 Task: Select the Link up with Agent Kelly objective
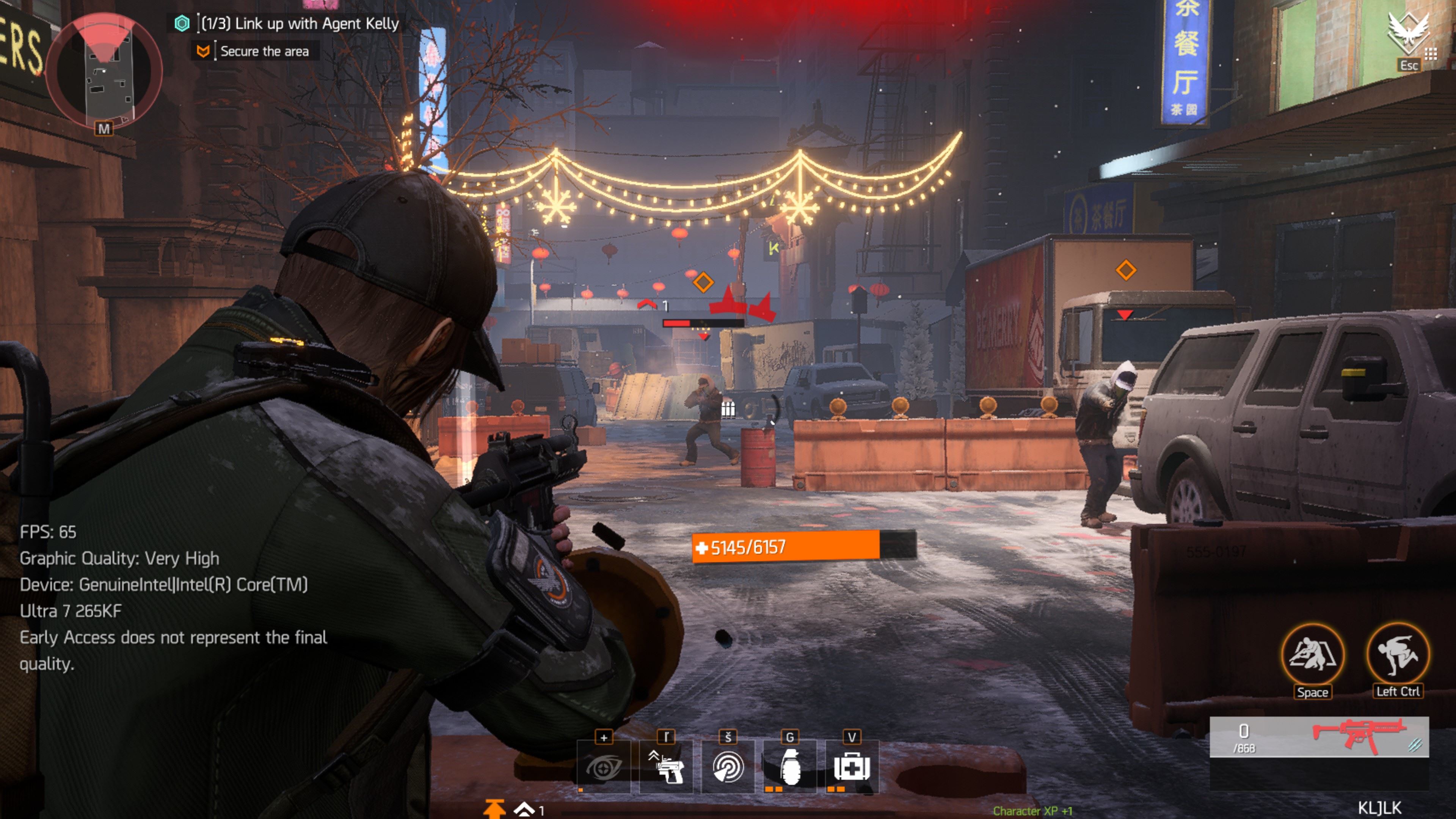pyautogui.click(x=300, y=24)
